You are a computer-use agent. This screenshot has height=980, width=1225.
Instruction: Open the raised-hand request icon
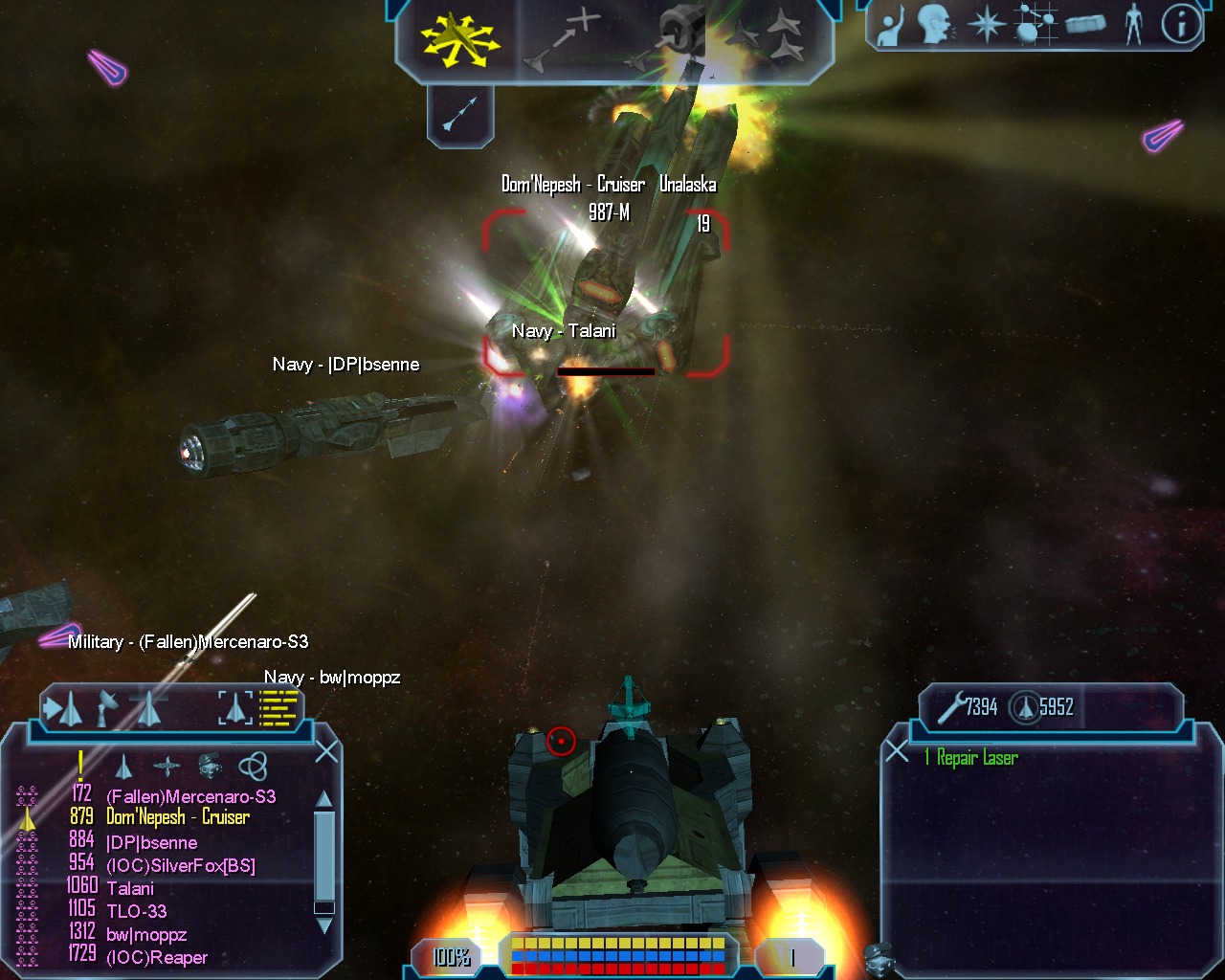tap(891, 26)
